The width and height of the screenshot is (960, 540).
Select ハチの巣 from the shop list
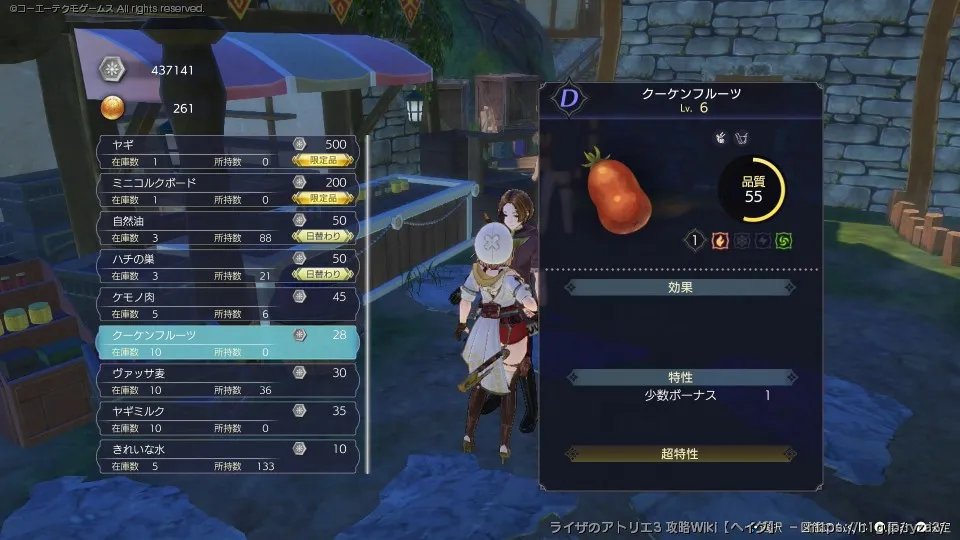227,266
